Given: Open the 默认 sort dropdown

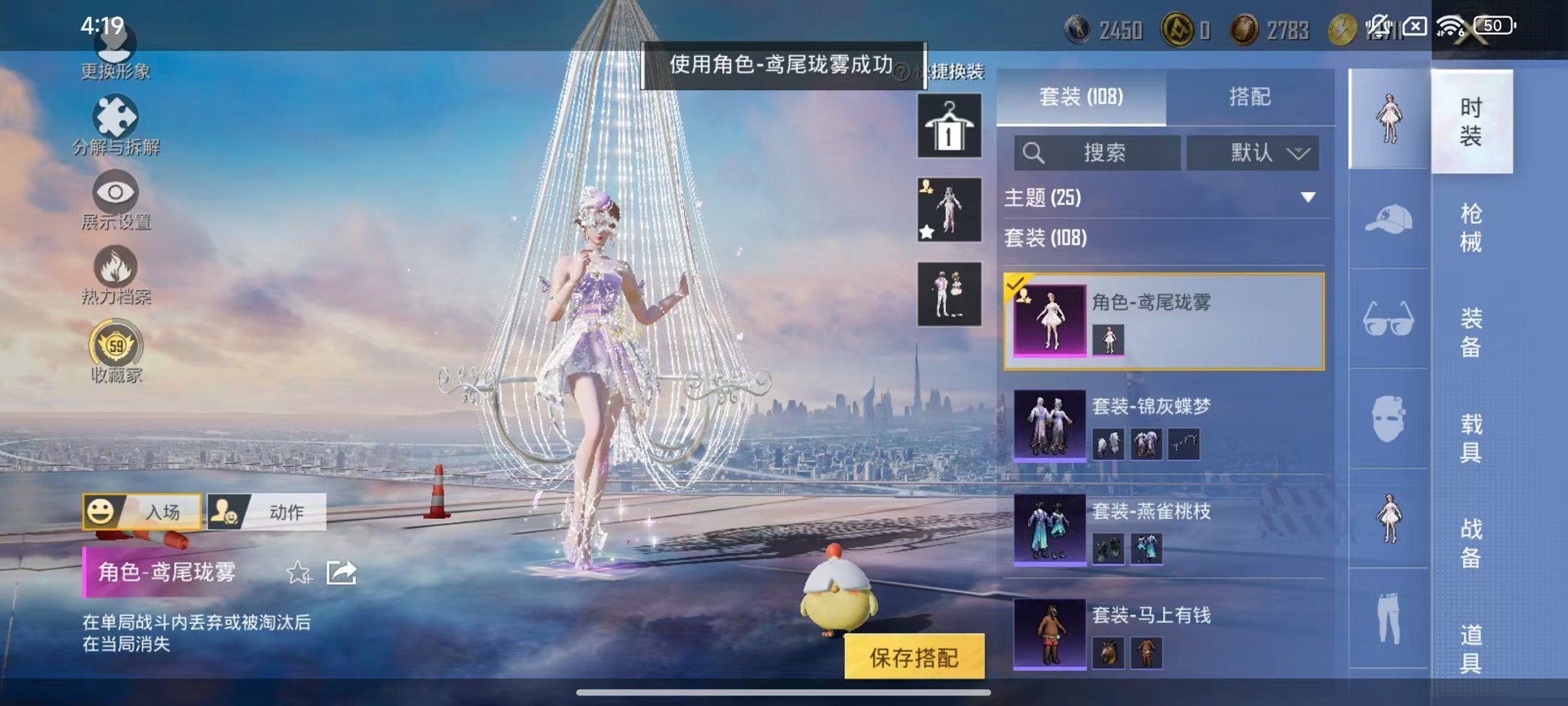Looking at the screenshot, I should coord(1253,152).
